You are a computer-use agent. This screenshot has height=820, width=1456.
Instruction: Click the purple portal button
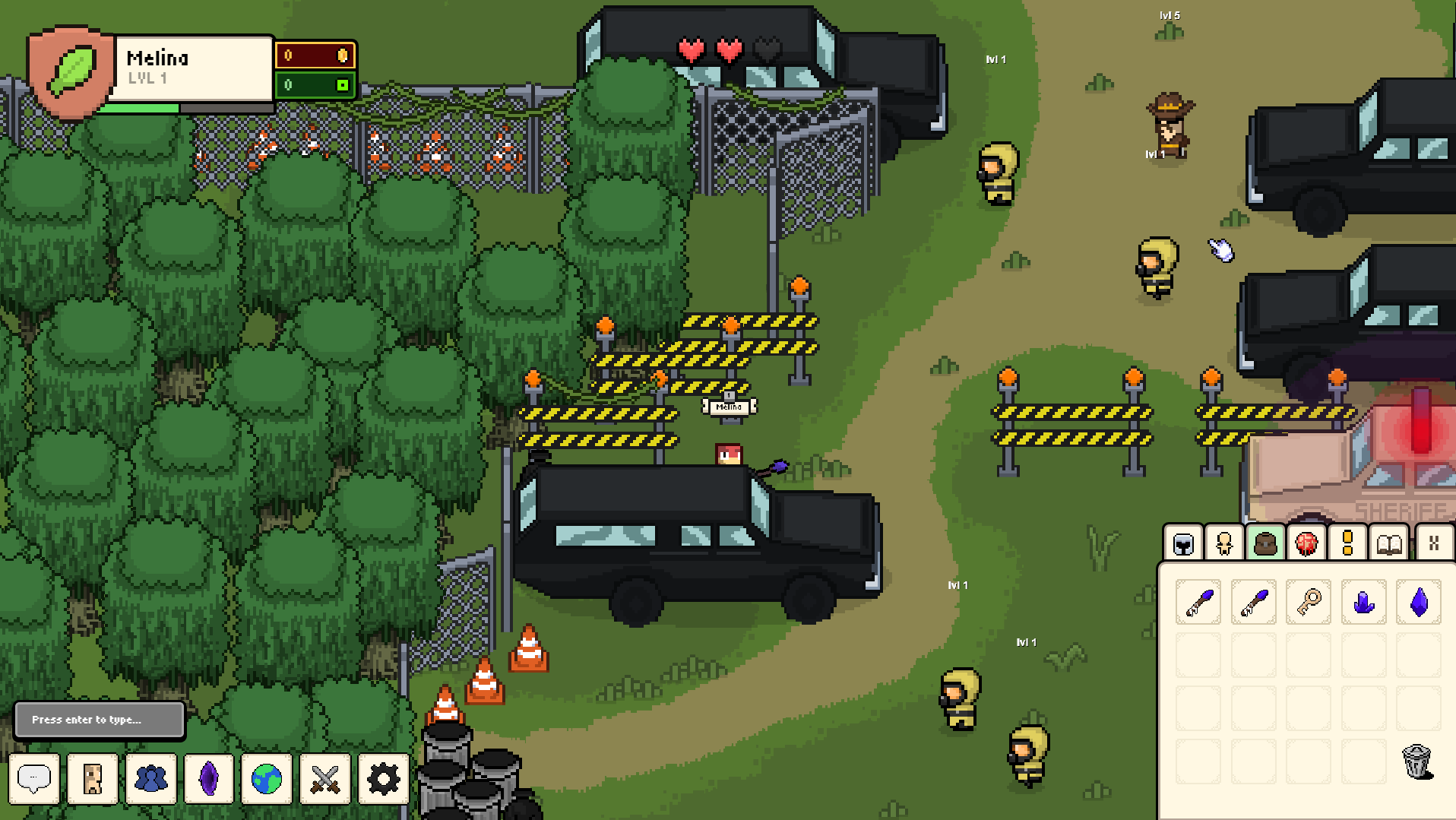click(209, 778)
